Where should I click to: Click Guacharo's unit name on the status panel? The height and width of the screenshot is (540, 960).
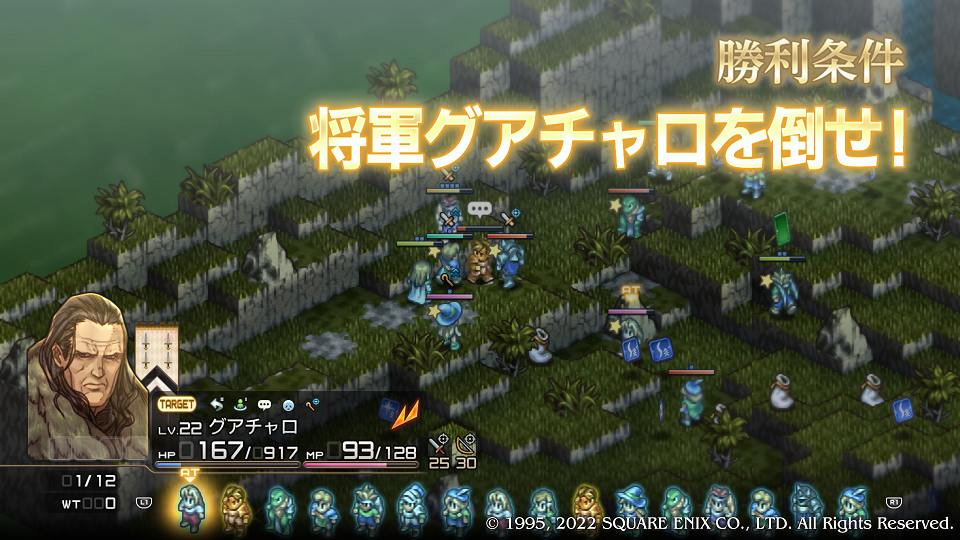233,427
